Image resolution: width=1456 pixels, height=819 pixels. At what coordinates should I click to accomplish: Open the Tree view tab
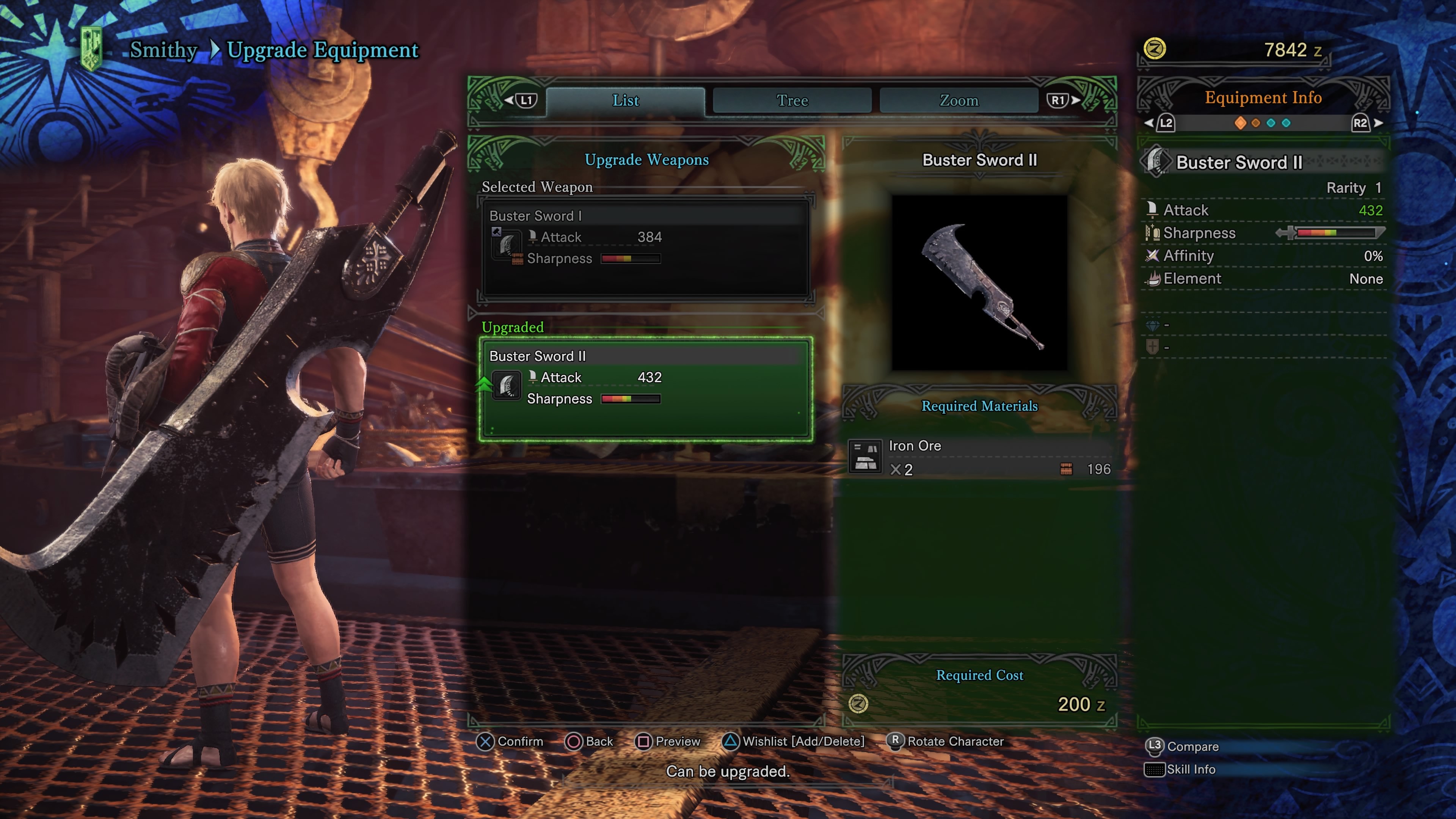pos(792,100)
